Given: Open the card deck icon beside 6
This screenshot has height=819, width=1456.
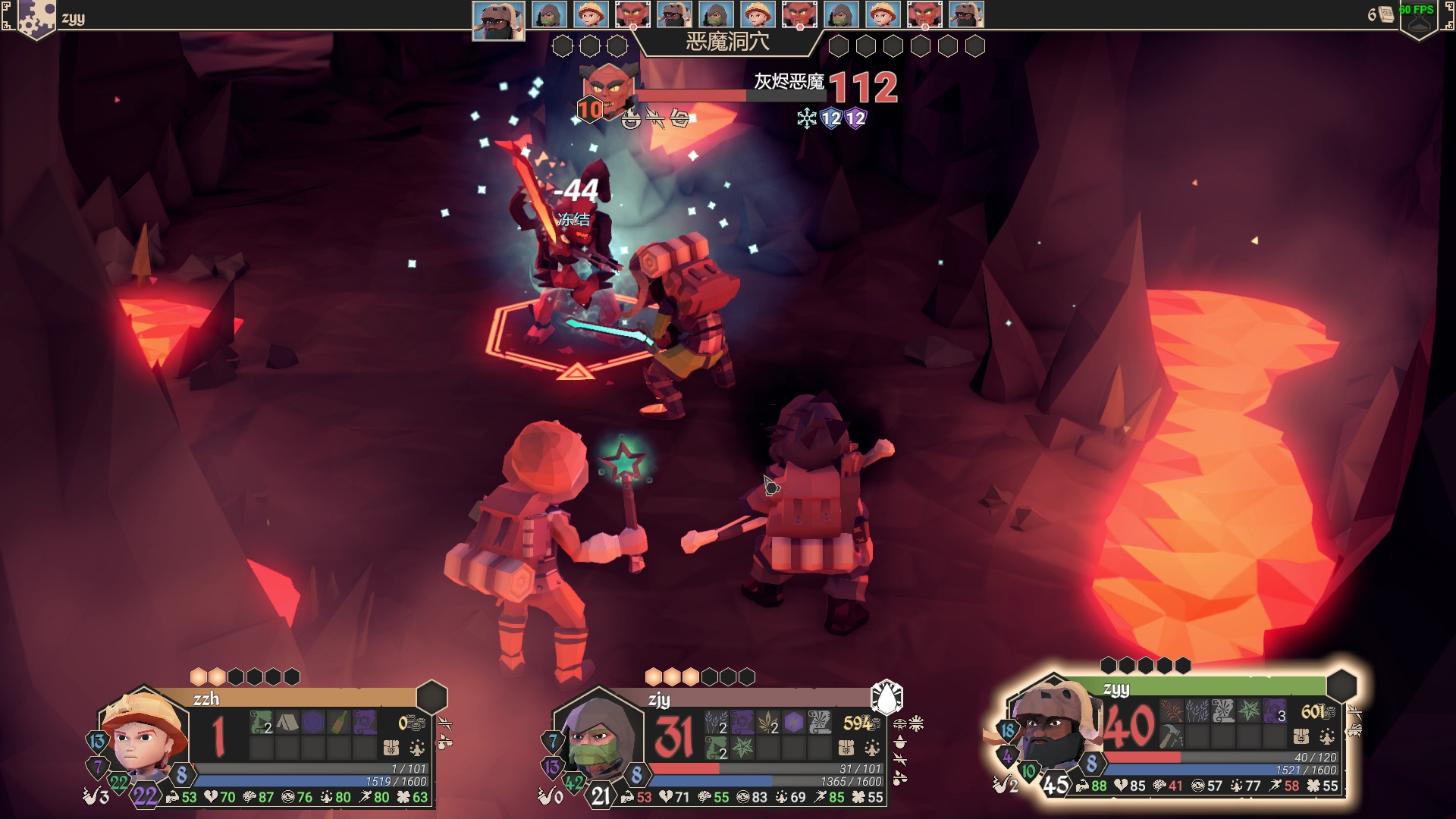Looking at the screenshot, I should 1387,14.
